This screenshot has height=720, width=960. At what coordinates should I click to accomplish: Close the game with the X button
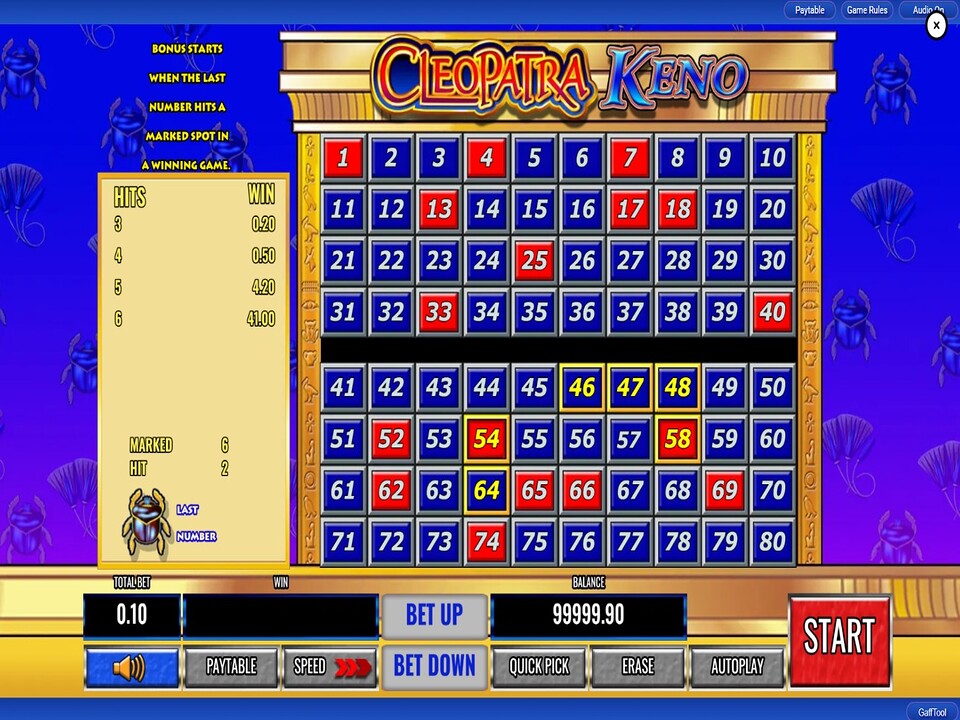click(936, 26)
